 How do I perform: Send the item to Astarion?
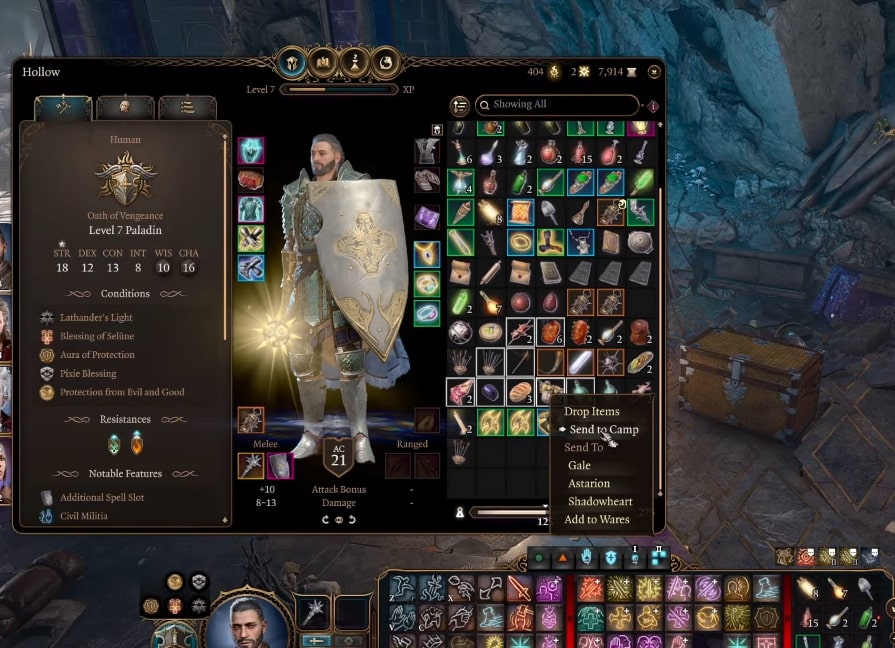point(588,483)
